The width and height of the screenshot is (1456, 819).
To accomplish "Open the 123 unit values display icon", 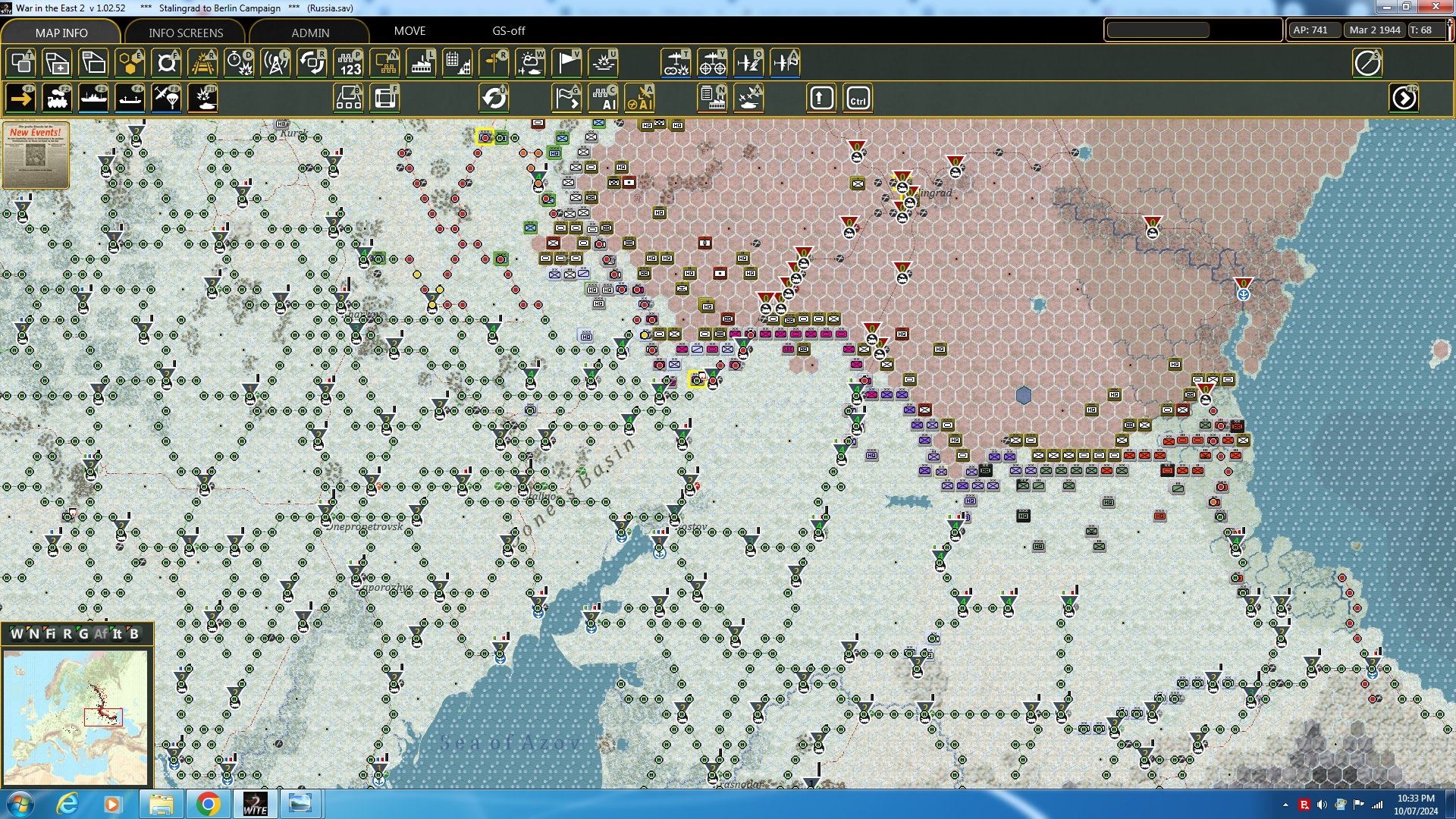I will tap(349, 63).
